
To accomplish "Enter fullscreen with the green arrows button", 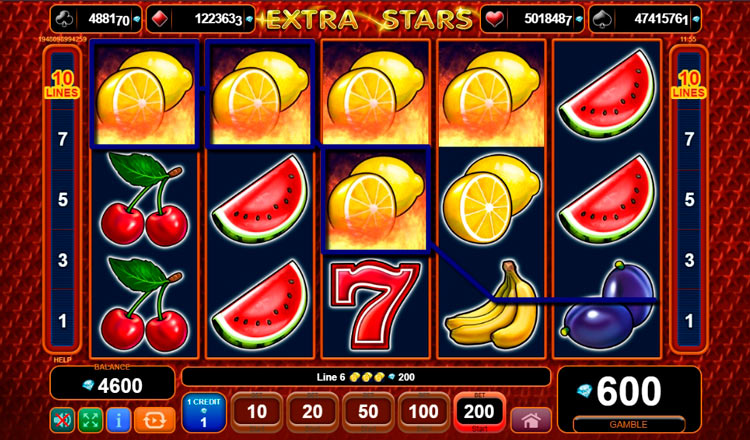I will point(91,418).
